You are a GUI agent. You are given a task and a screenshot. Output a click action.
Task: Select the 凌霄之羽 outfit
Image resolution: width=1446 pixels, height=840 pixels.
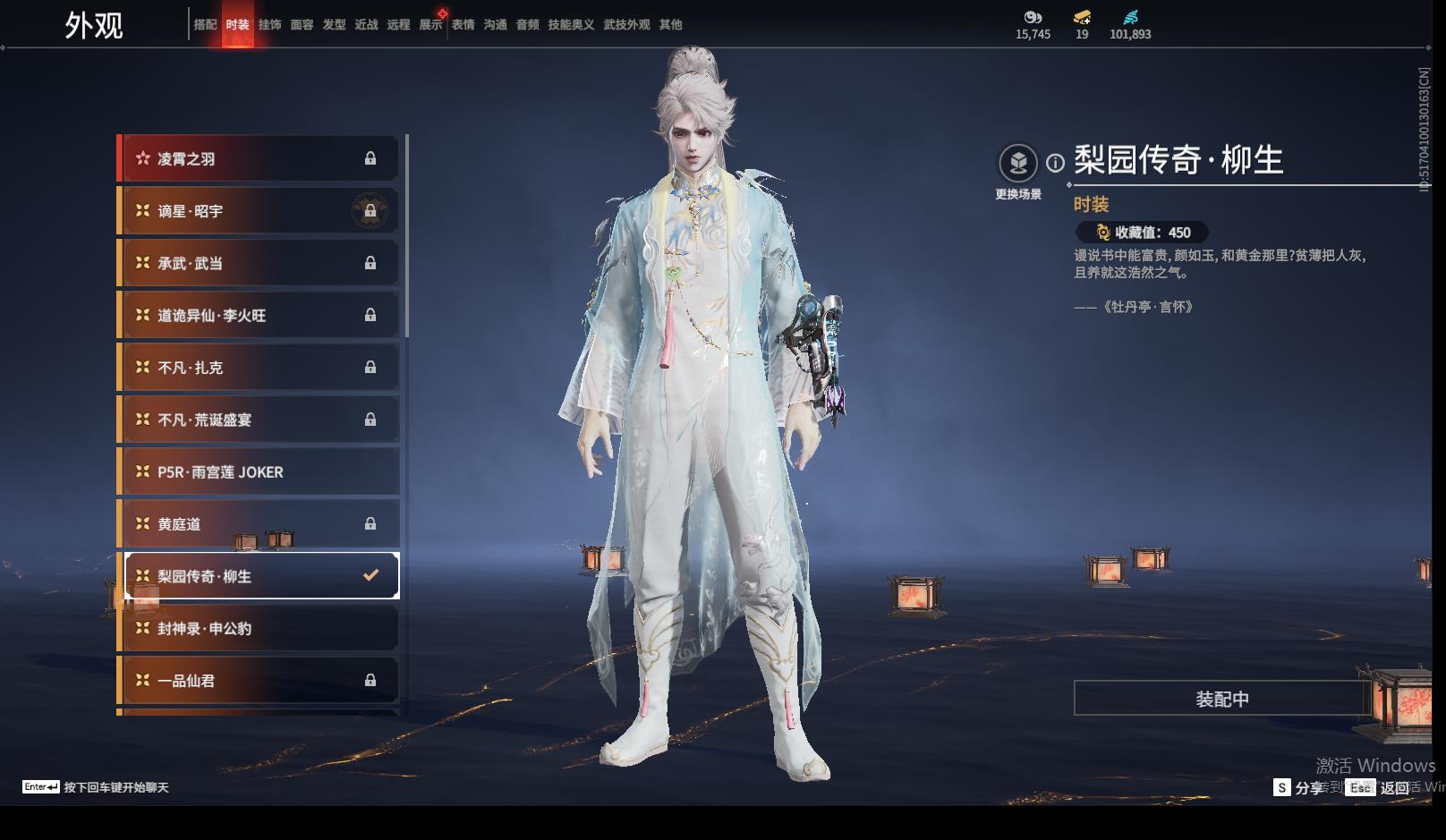pos(259,159)
